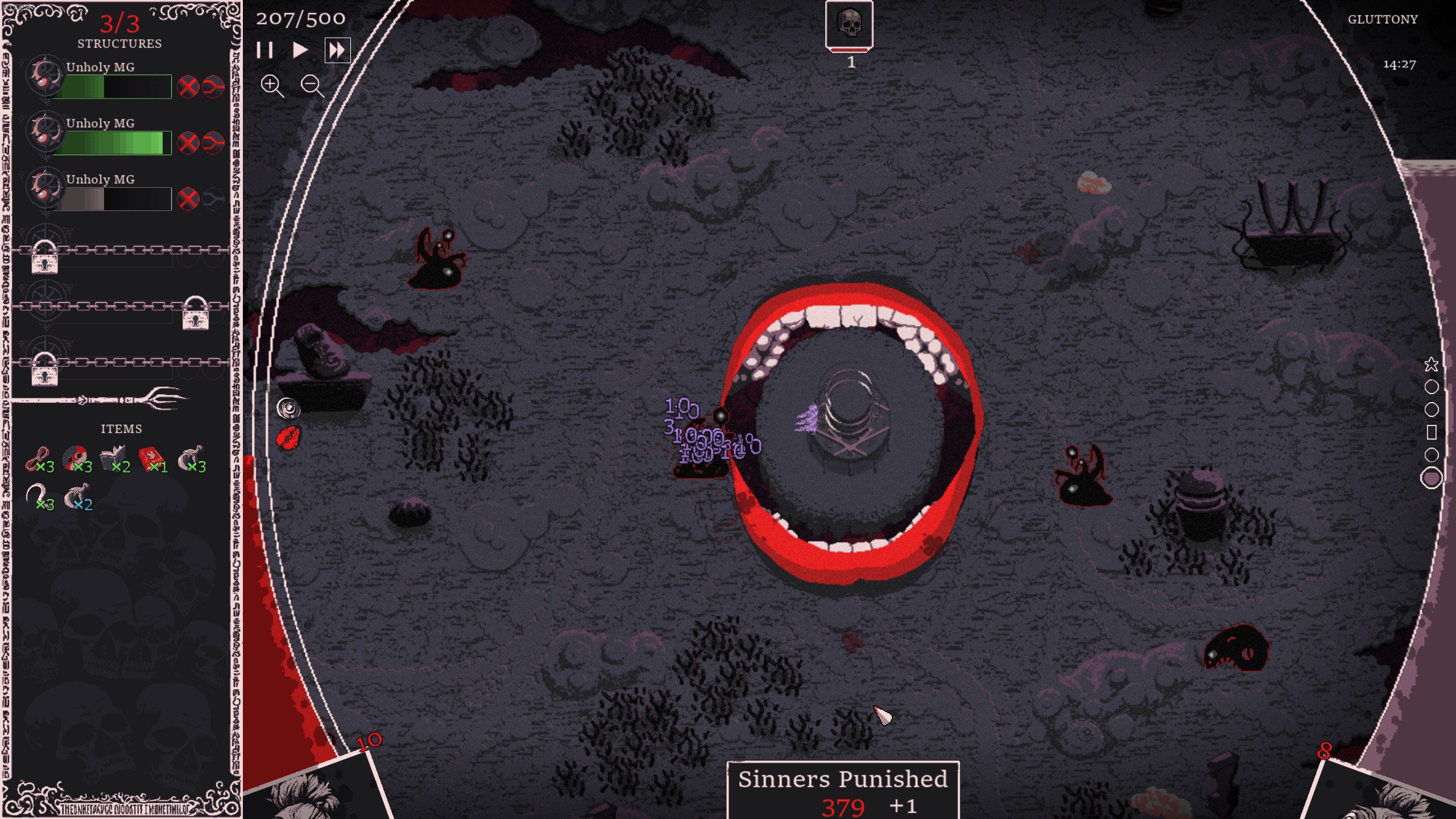
Task: Select the skull wave icon at top
Action: [849, 25]
